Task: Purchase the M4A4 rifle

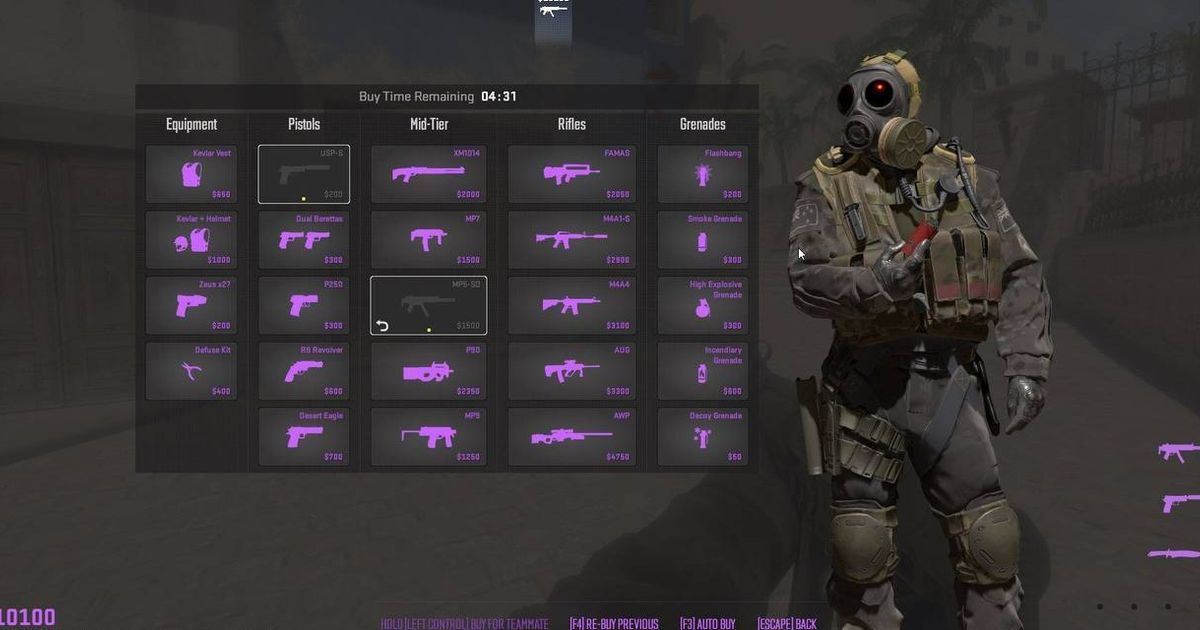Action: [x=571, y=306]
